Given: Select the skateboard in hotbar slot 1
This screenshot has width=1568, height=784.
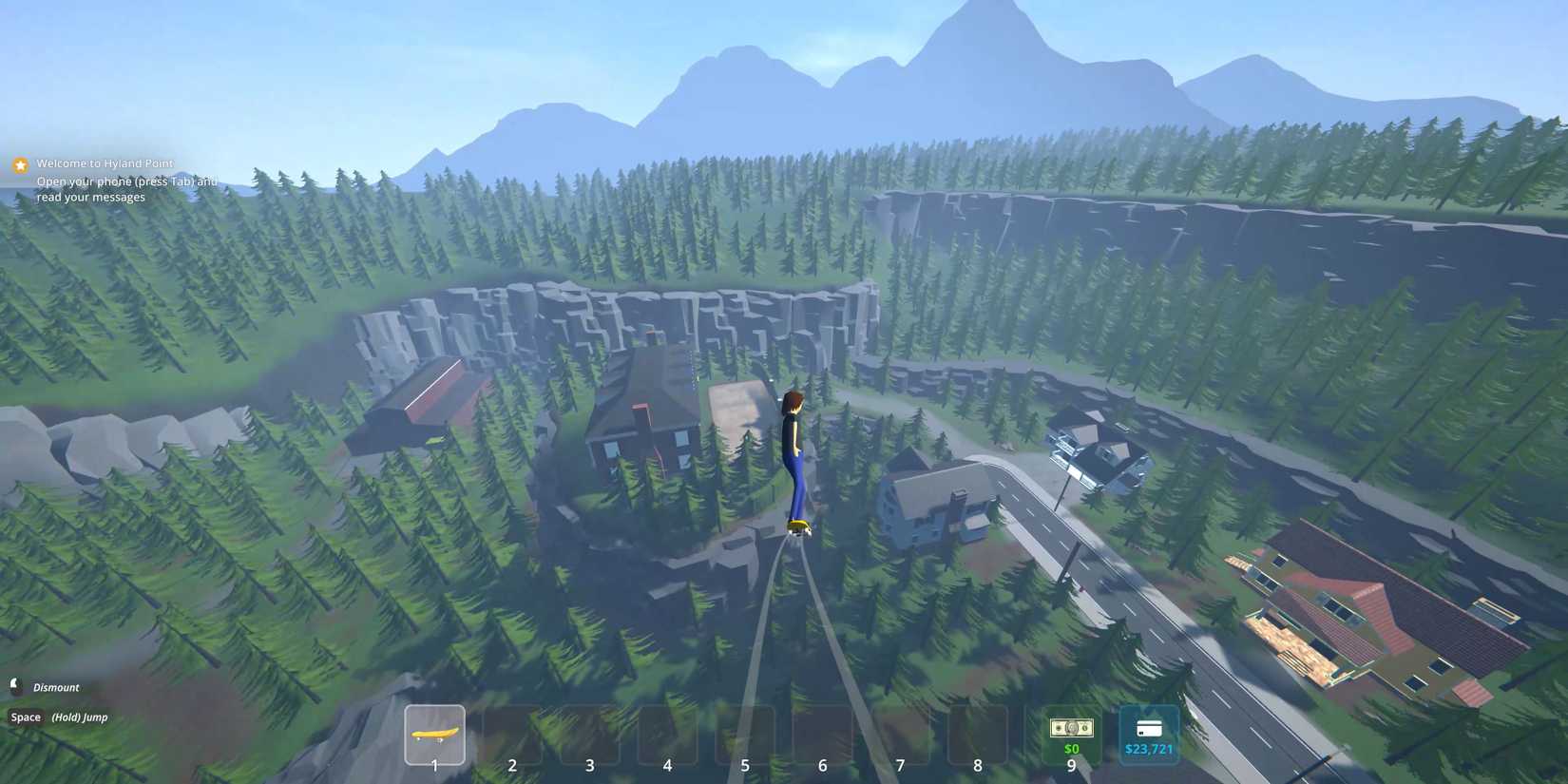Looking at the screenshot, I should pos(434,733).
